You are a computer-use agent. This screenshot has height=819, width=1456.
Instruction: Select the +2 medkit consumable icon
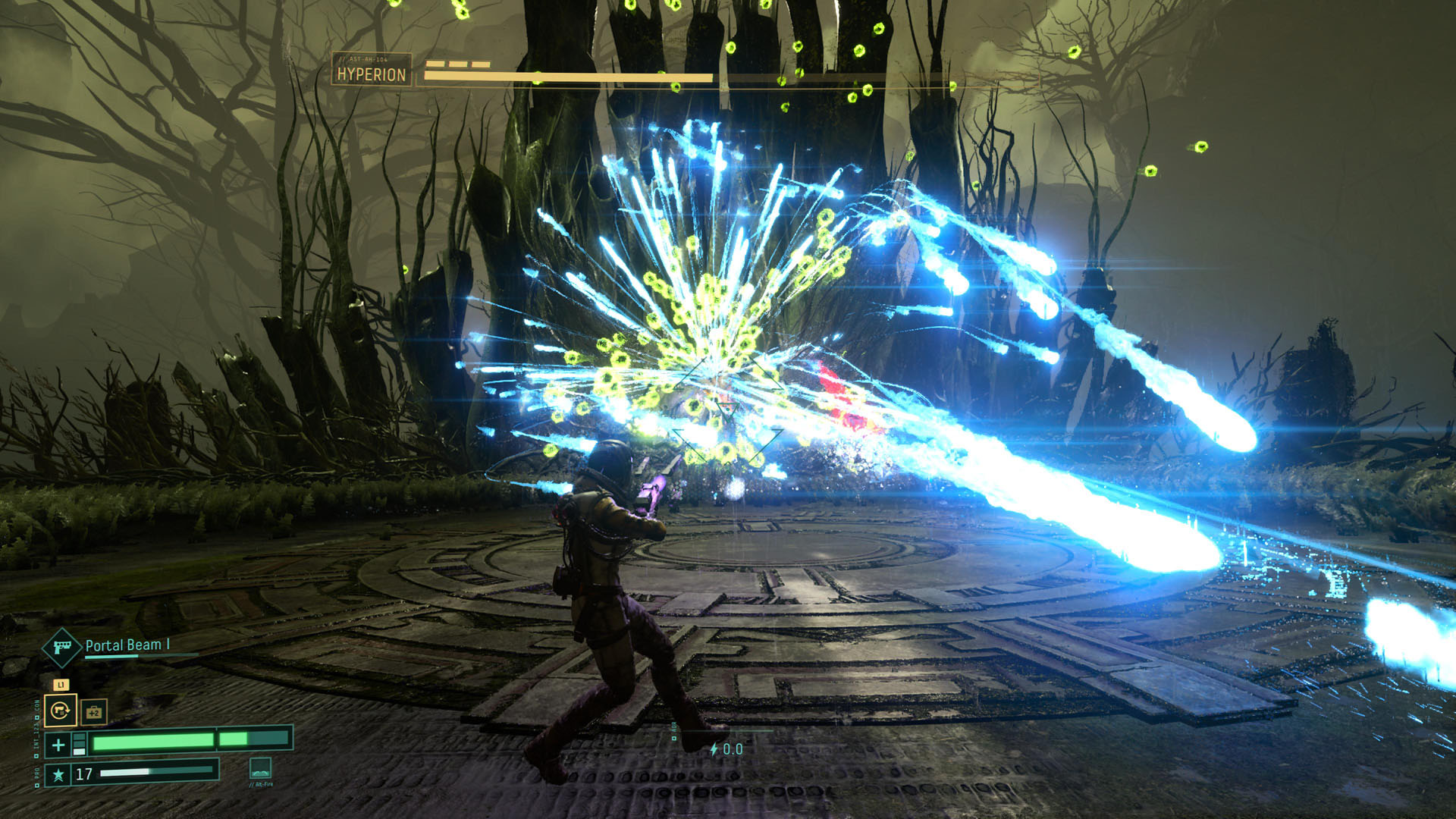point(94,712)
